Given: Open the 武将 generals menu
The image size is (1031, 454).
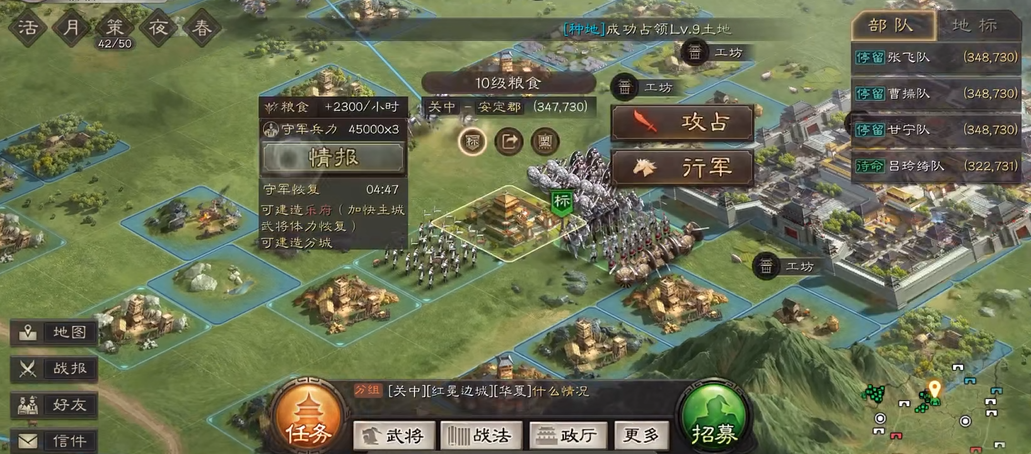Looking at the screenshot, I should (393, 435).
